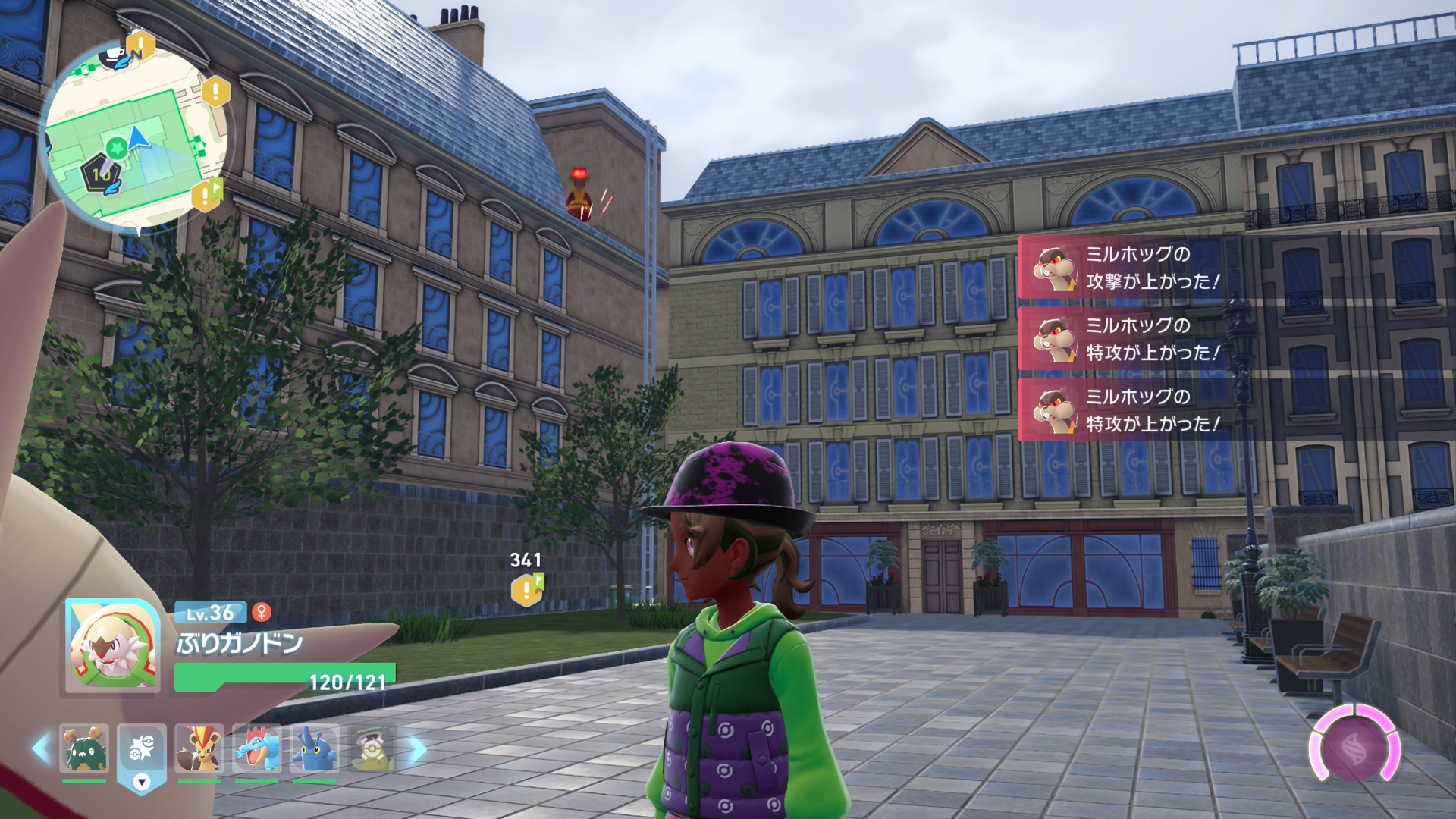Open the Poké Ball throw slot
1456x819 pixels.
142,750
